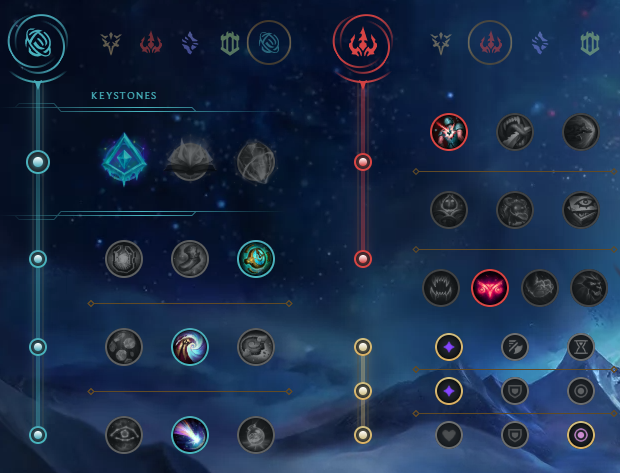Pick the First Strike keystone

click(256, 159)
